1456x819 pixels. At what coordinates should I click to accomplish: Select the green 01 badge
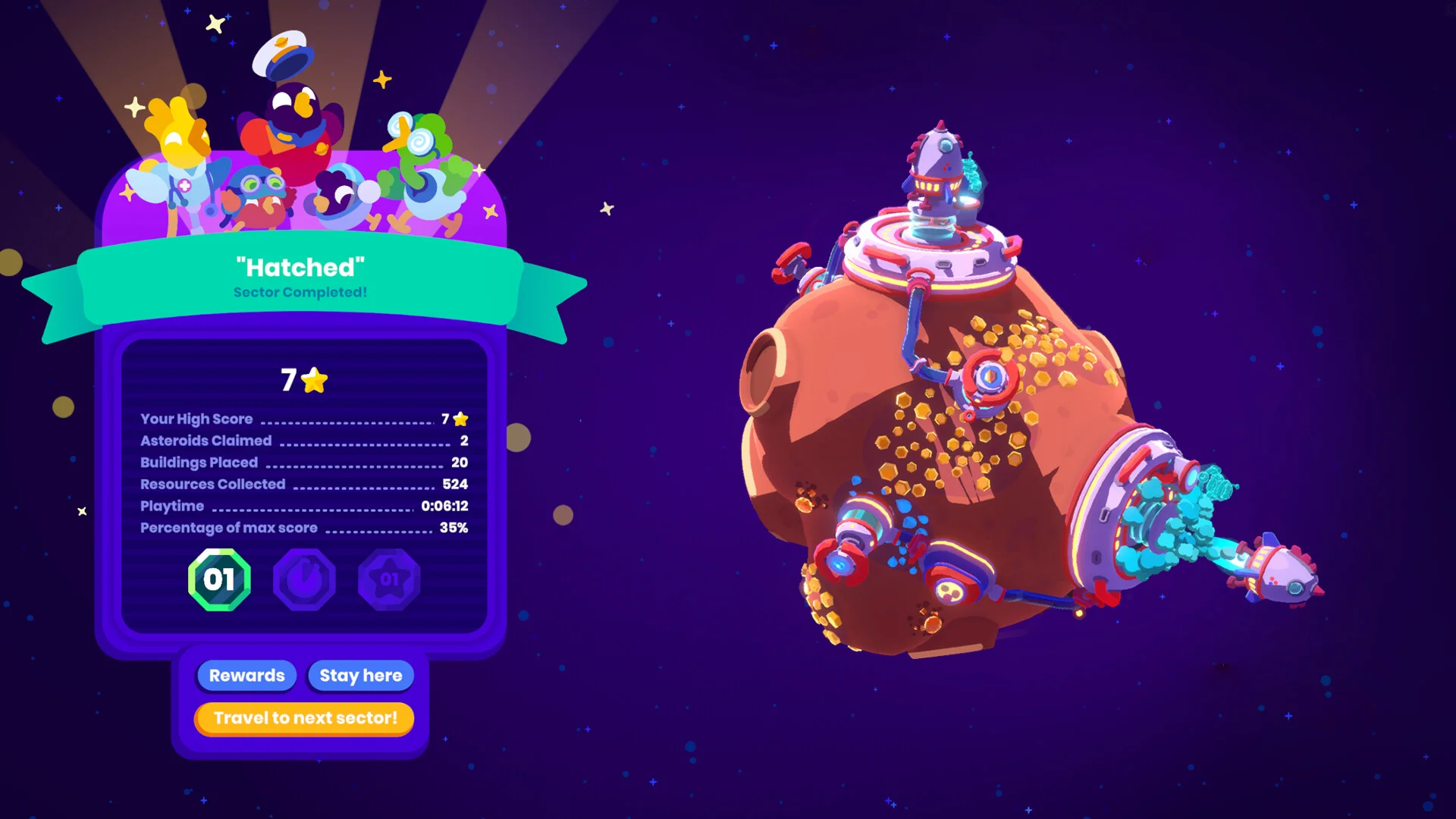tap(219, 580)
